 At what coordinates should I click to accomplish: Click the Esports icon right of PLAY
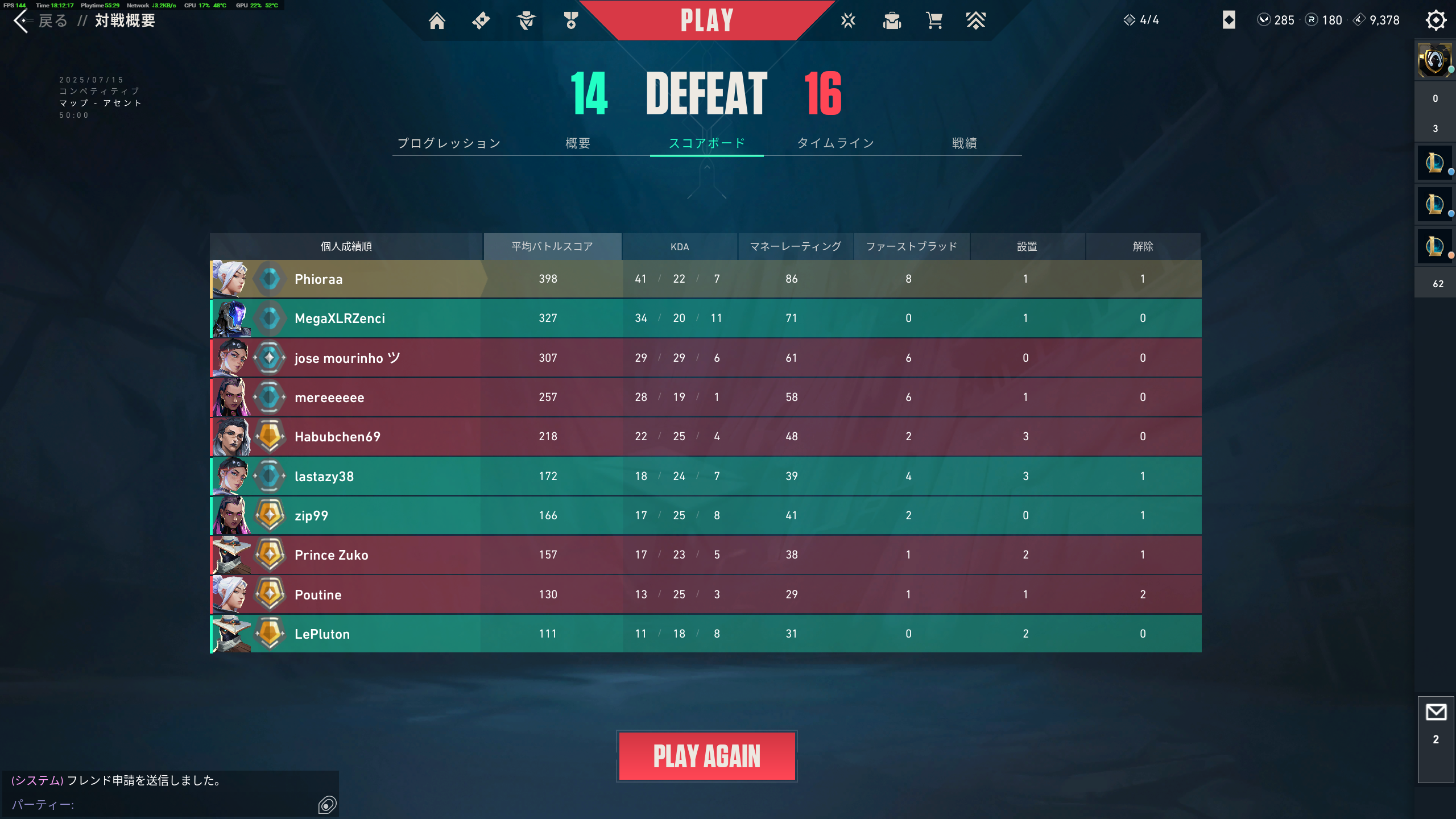pyautogui.click(x=847, y=20)
